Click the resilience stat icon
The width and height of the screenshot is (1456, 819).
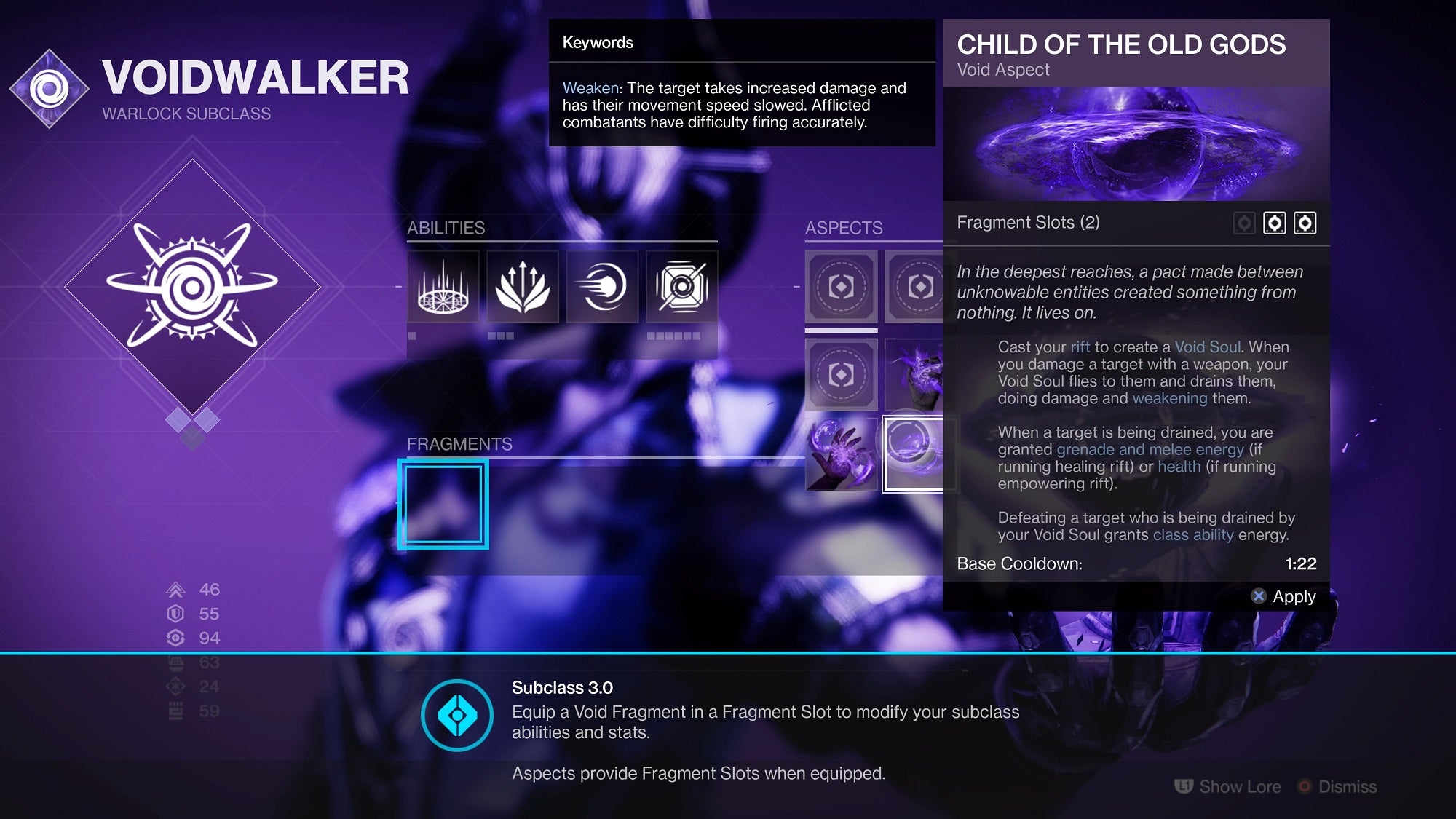(177, 614)
